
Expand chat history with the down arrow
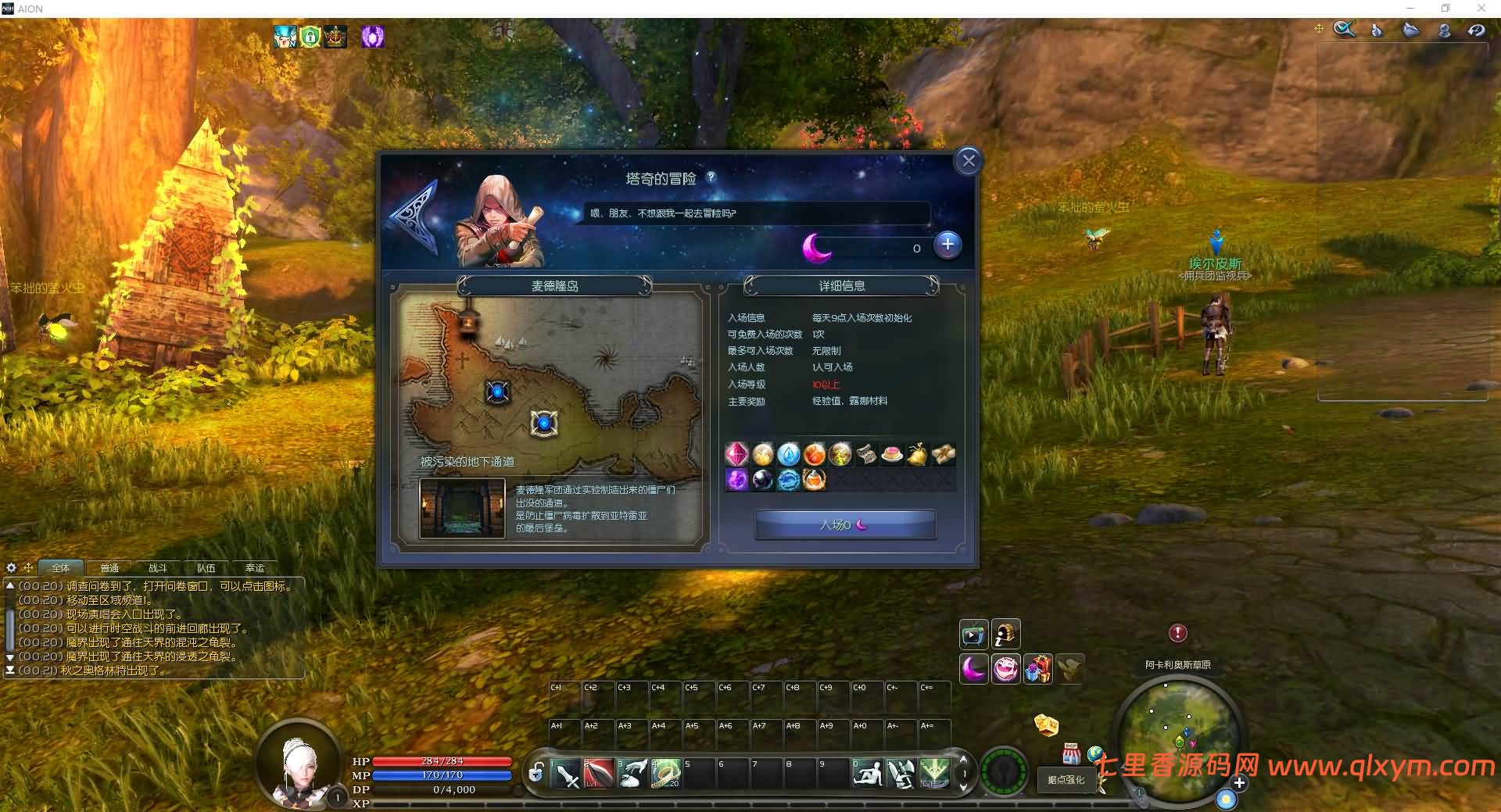click(x=10, y=656)
